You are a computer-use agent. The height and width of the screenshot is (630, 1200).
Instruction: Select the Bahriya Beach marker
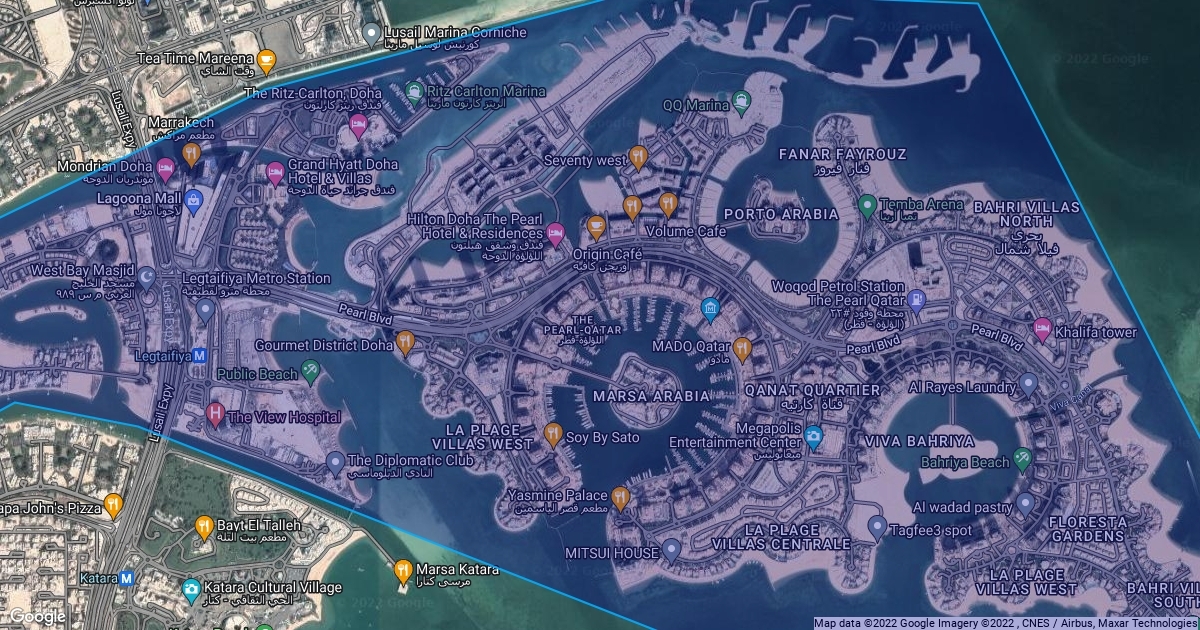point(1022,459)
